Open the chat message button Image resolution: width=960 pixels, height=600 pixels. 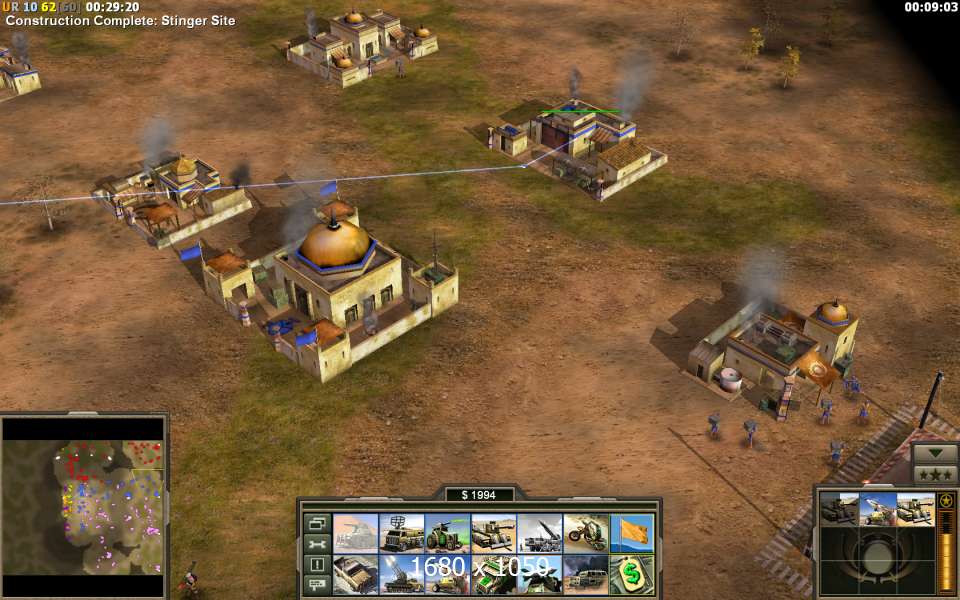point(317,584)
